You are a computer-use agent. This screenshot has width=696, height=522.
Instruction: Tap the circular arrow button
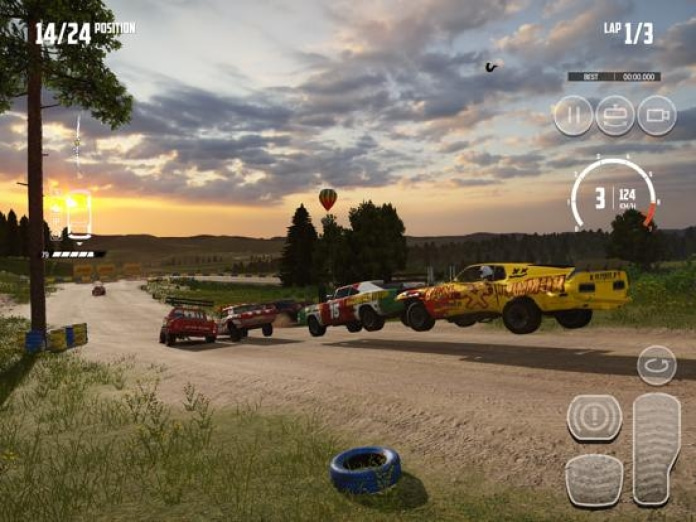[x=657, y=365]
